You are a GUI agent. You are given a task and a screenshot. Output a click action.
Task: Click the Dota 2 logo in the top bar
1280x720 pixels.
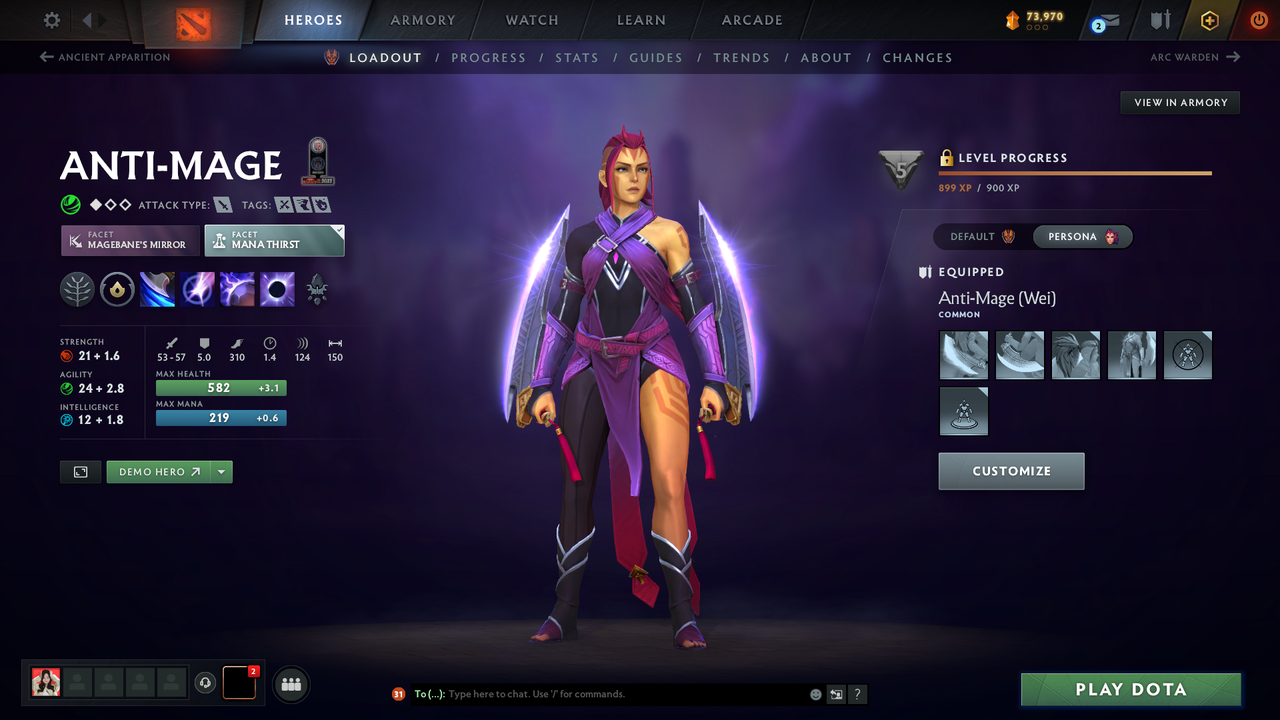[193, 20]
